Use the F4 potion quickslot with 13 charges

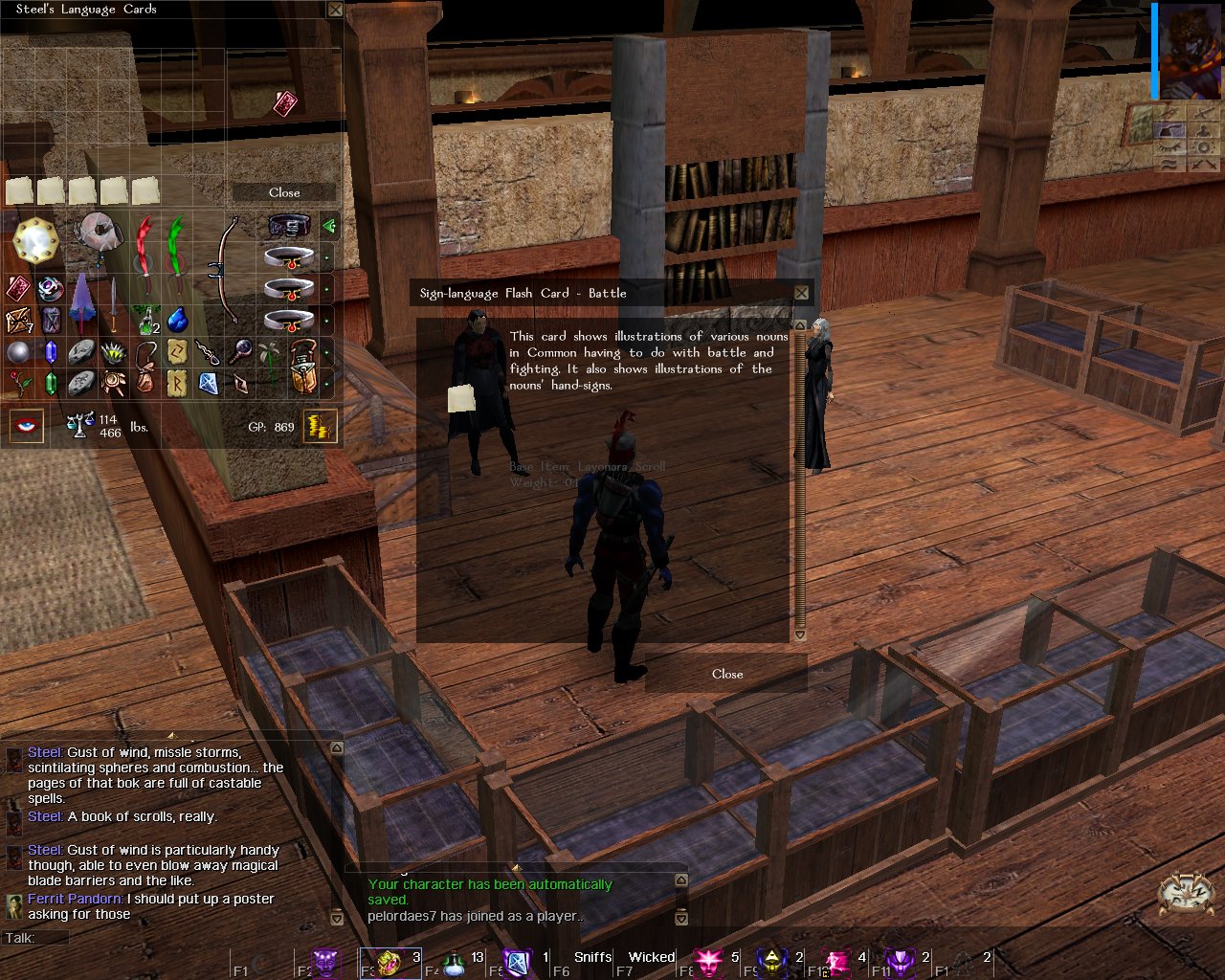click(456, 962)
